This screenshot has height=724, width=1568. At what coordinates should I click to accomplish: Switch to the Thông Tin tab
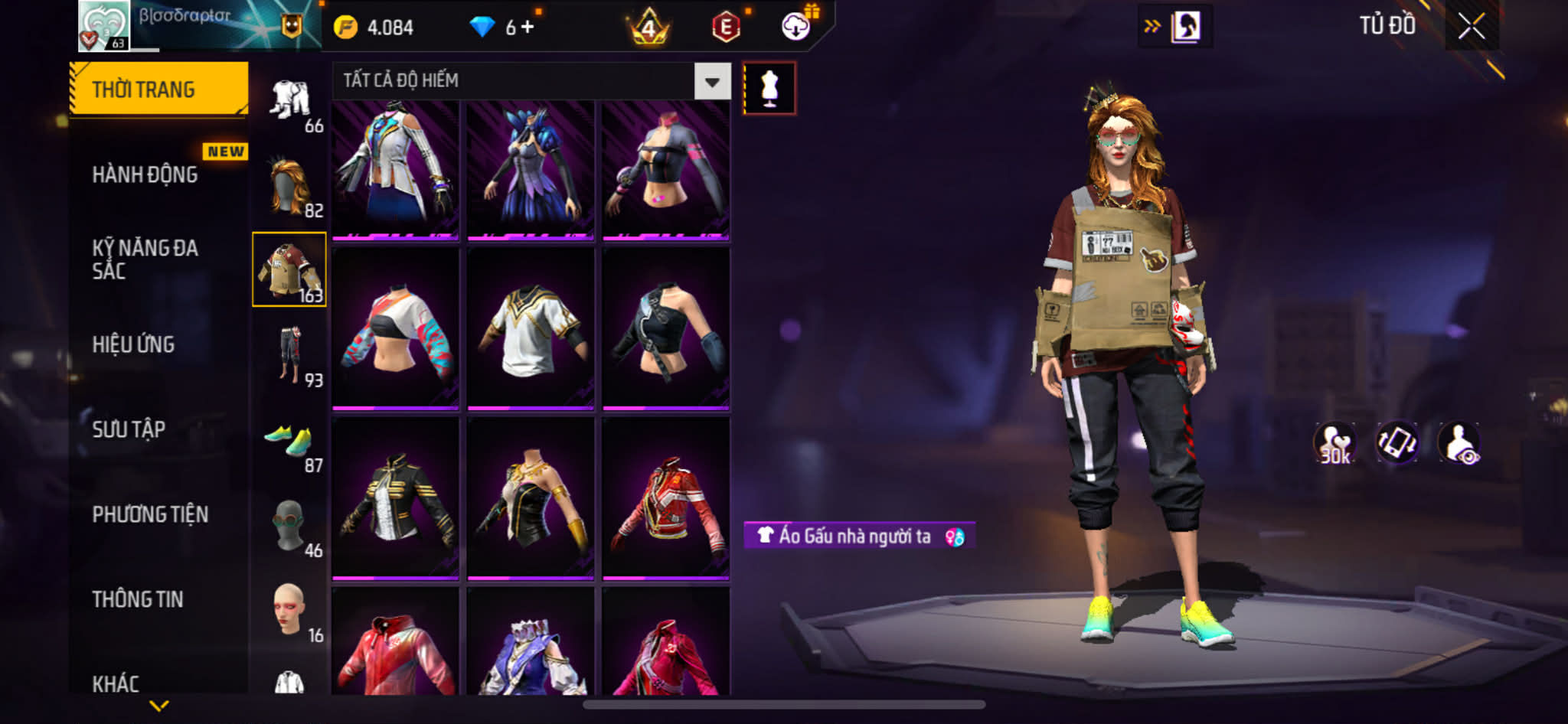[x=138, y=599]
